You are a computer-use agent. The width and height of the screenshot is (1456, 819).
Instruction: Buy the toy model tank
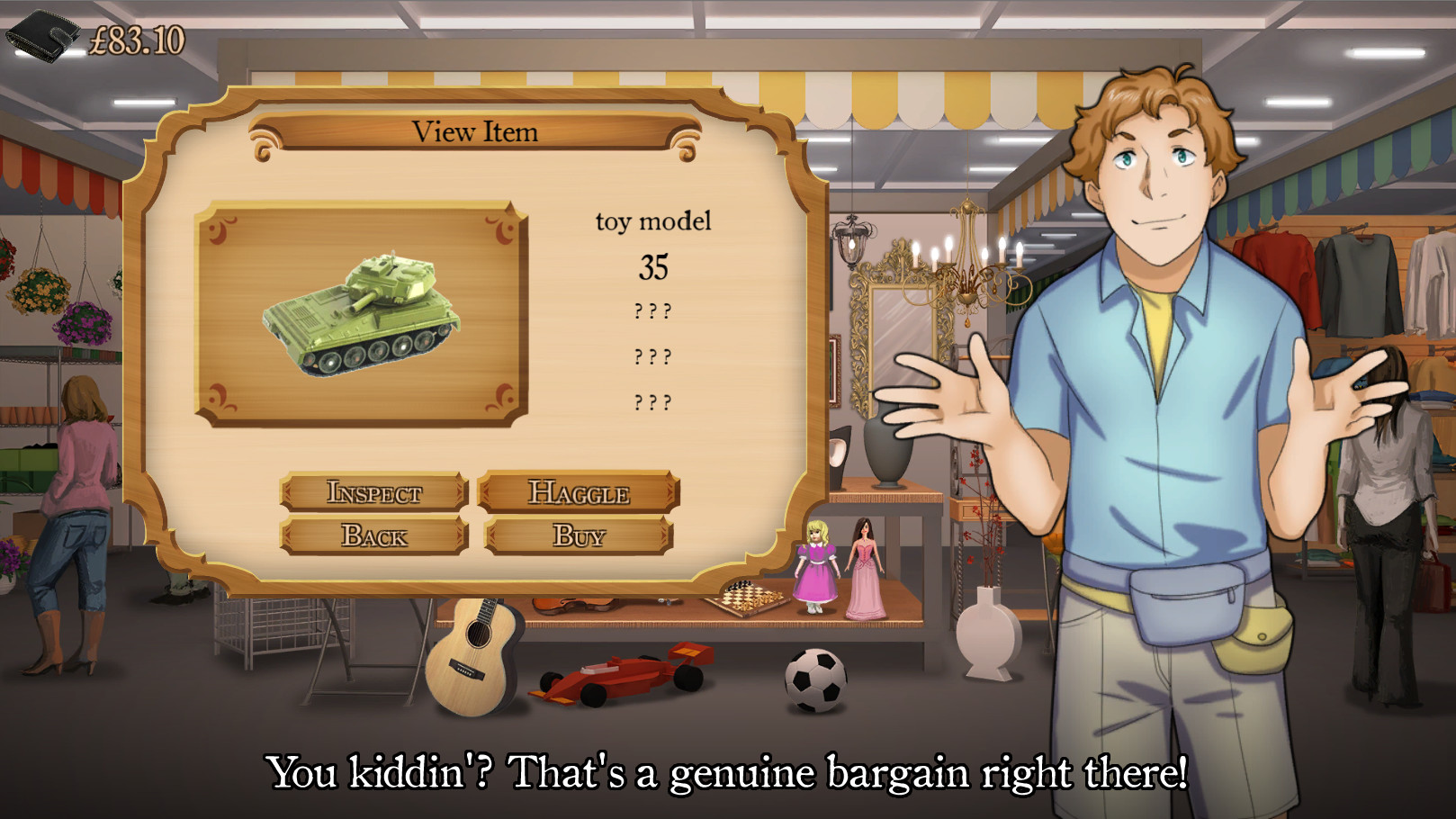point(579,535)
